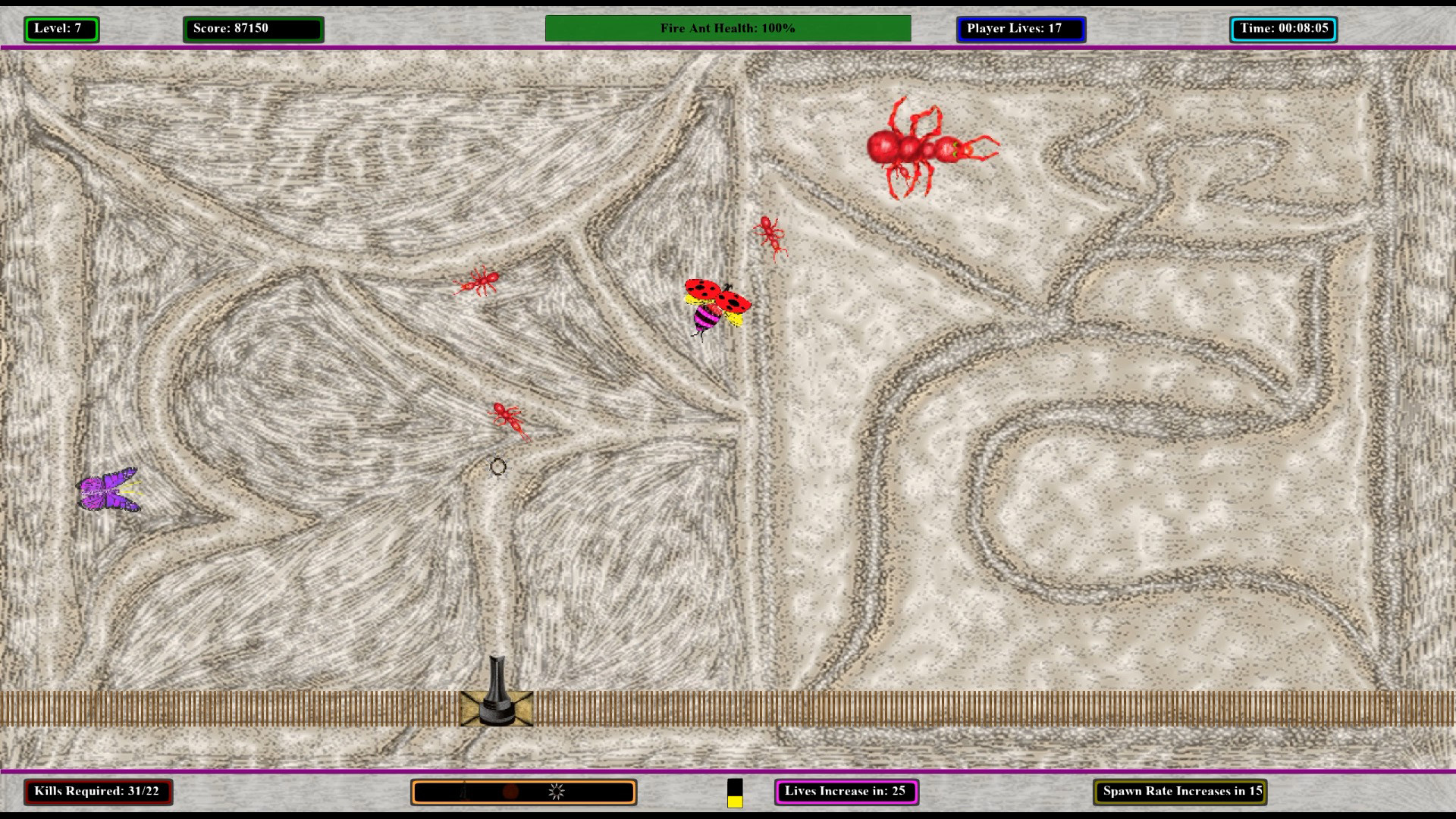Expand the Kills Required counter panel
1456x819 pixels.
(99, 791)
